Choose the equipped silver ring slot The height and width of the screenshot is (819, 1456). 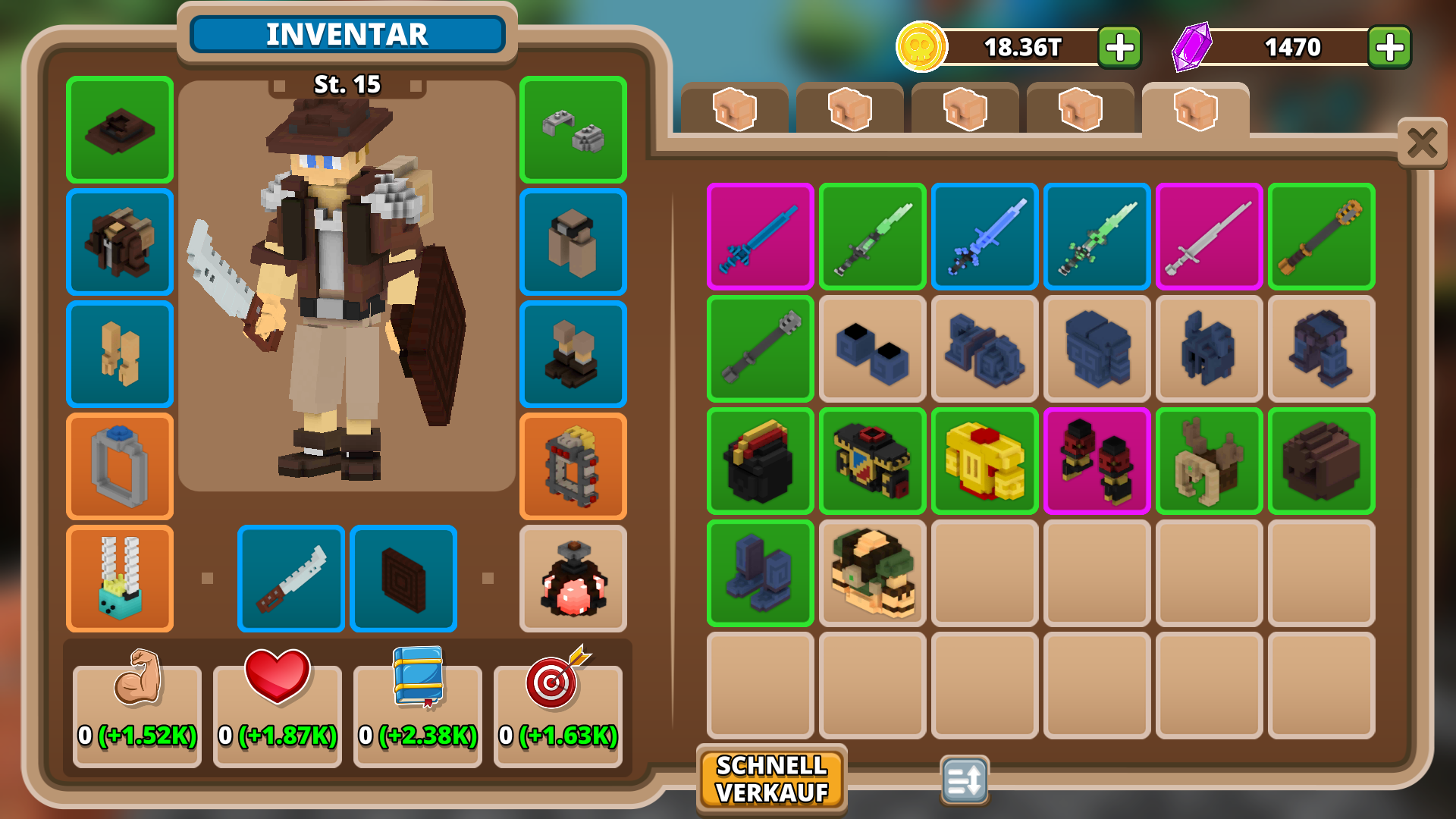tap(120, 466)
